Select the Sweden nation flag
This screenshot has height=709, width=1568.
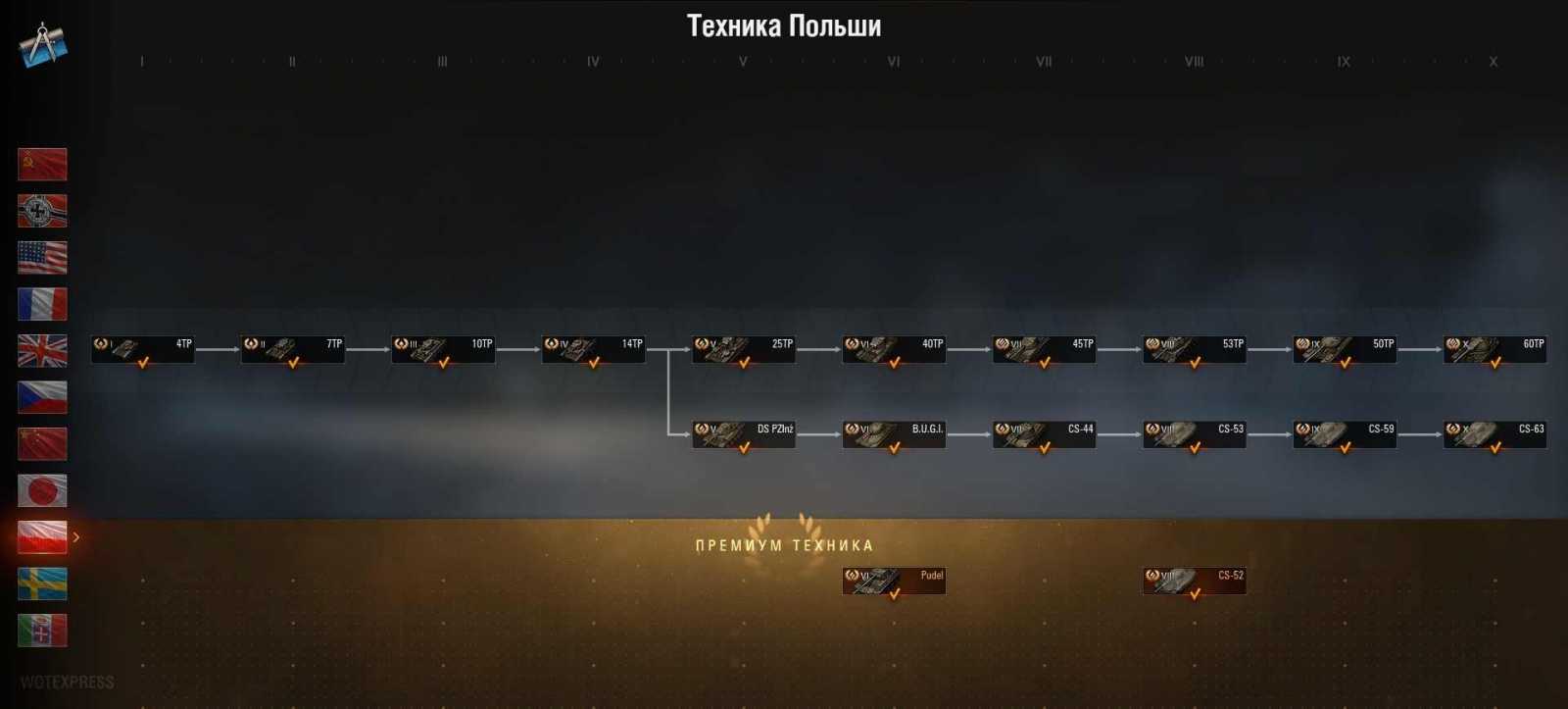pyautogui.click(x=41, y=583)
